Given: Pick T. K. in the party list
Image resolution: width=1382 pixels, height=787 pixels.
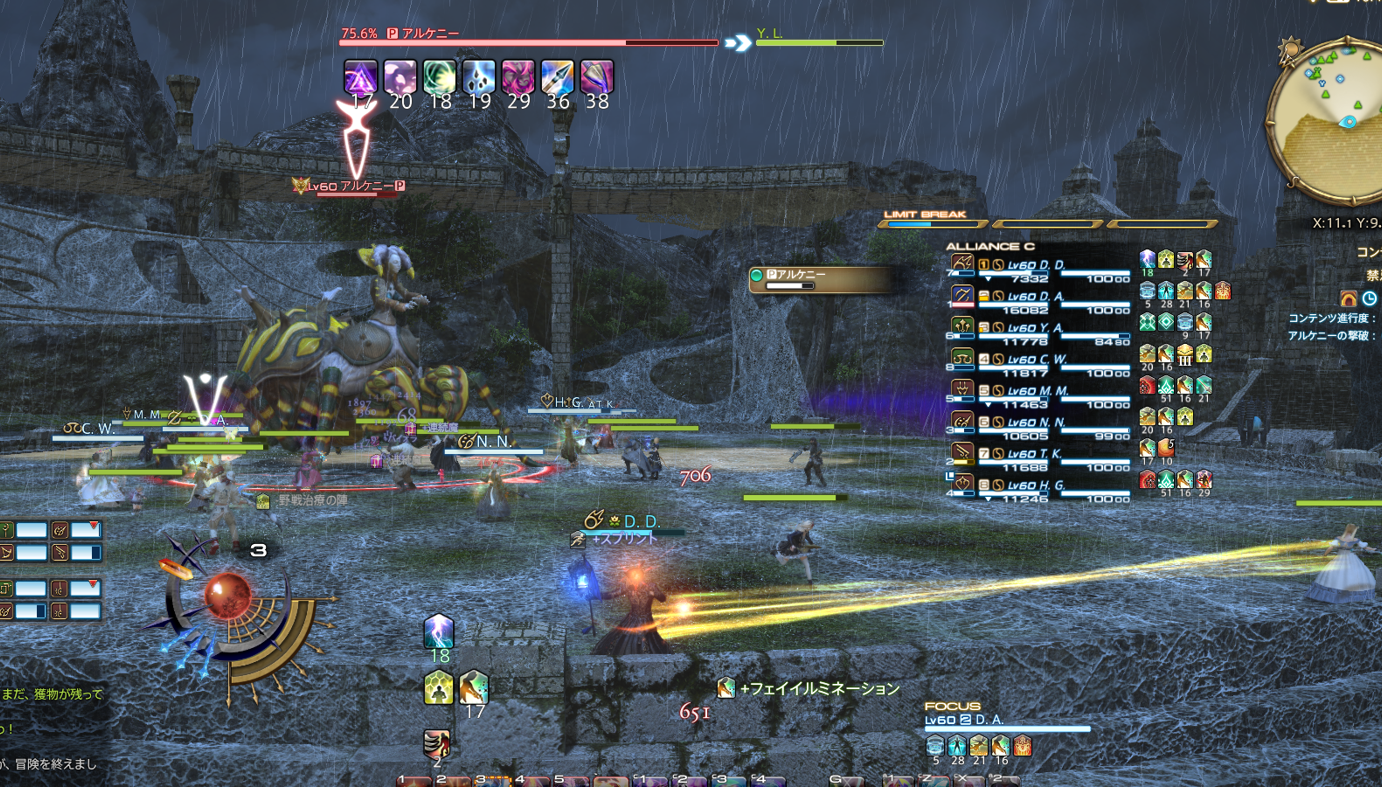Looking at the screenshot, I should [x=1040, y=455].
